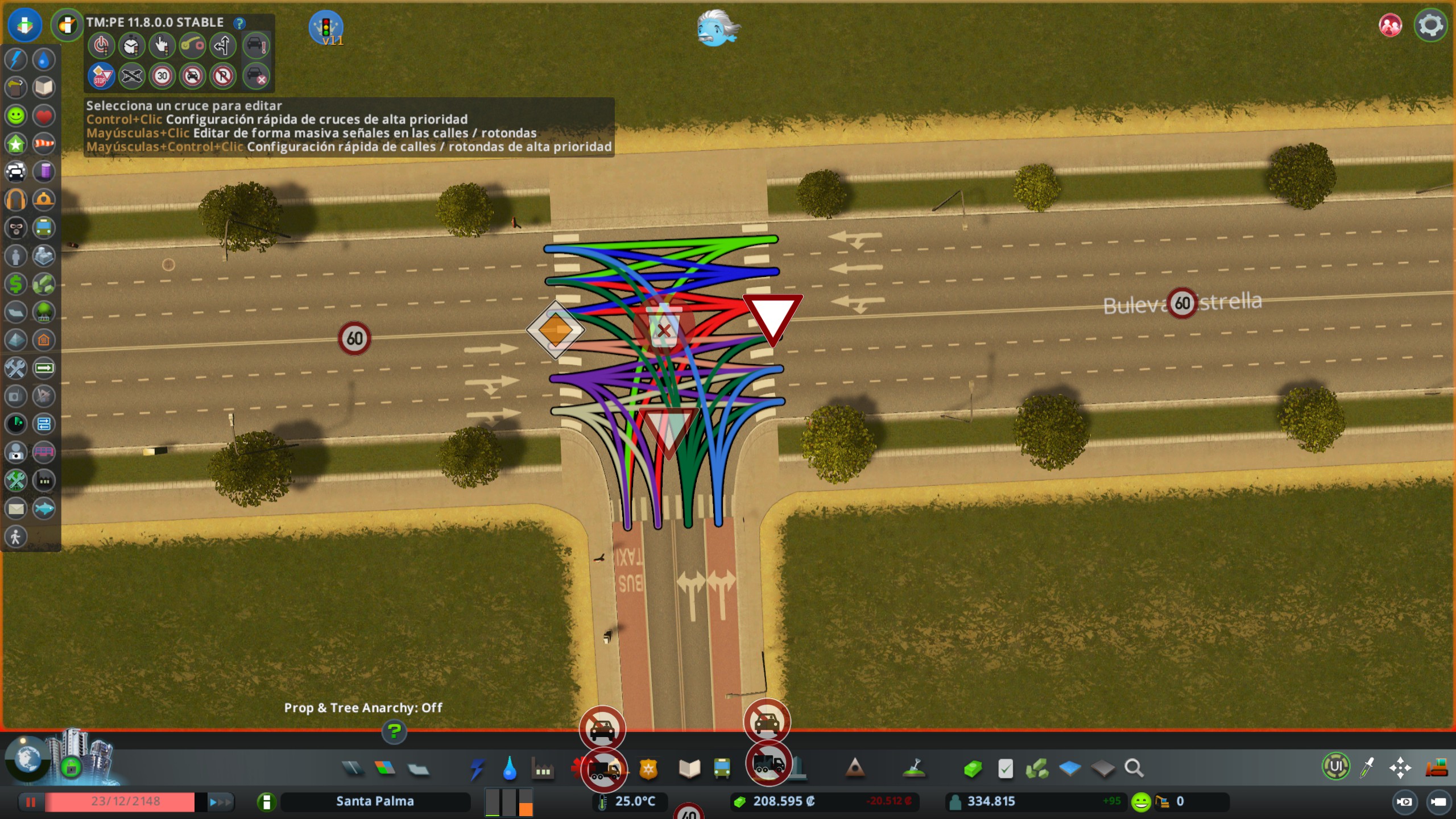Screen dimensions: 1456x819
Task: Open the timed traffic lights tool
Action: 133,45
